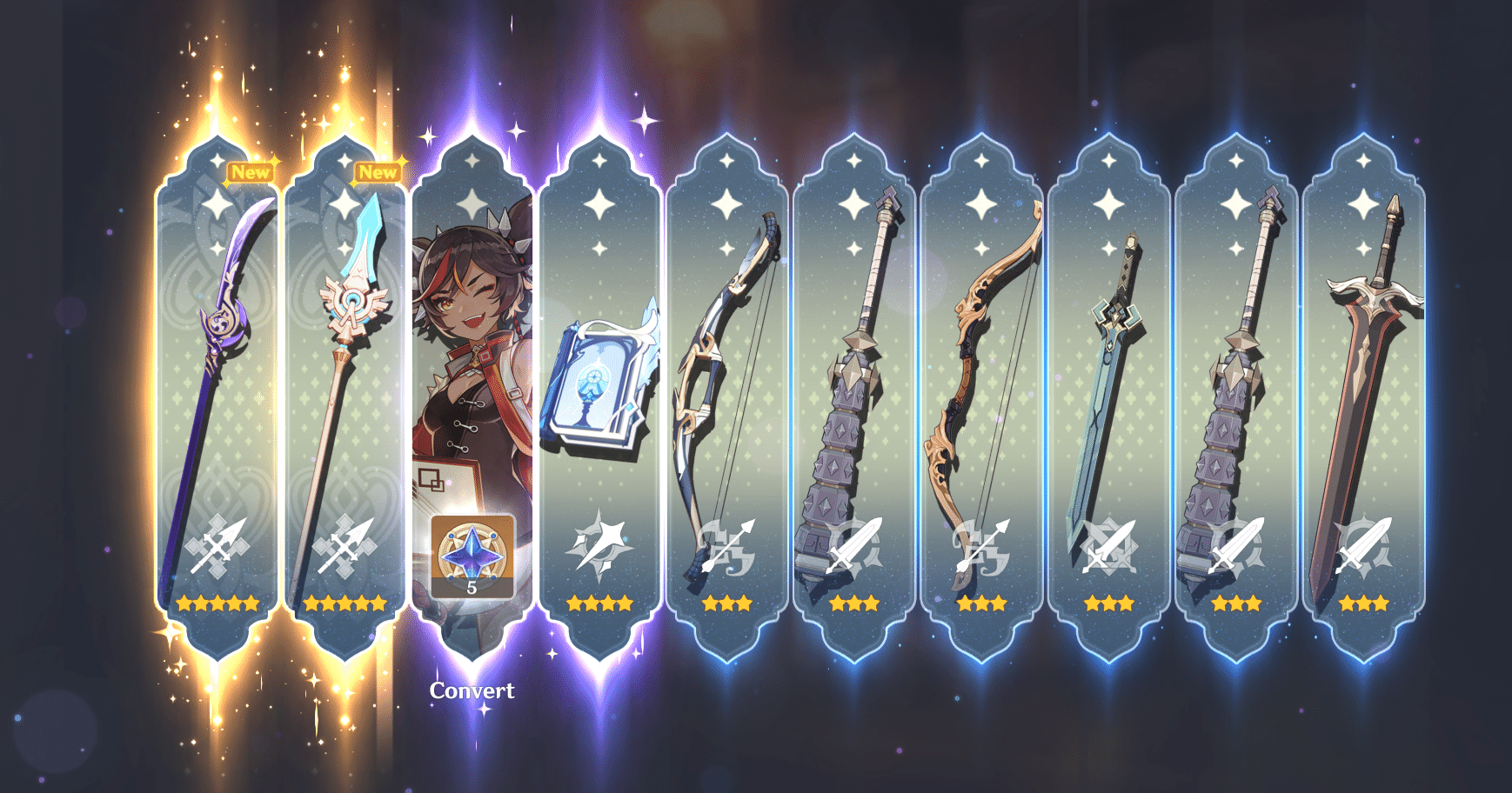Click the New badge on the purple polearm

point(251,172)
